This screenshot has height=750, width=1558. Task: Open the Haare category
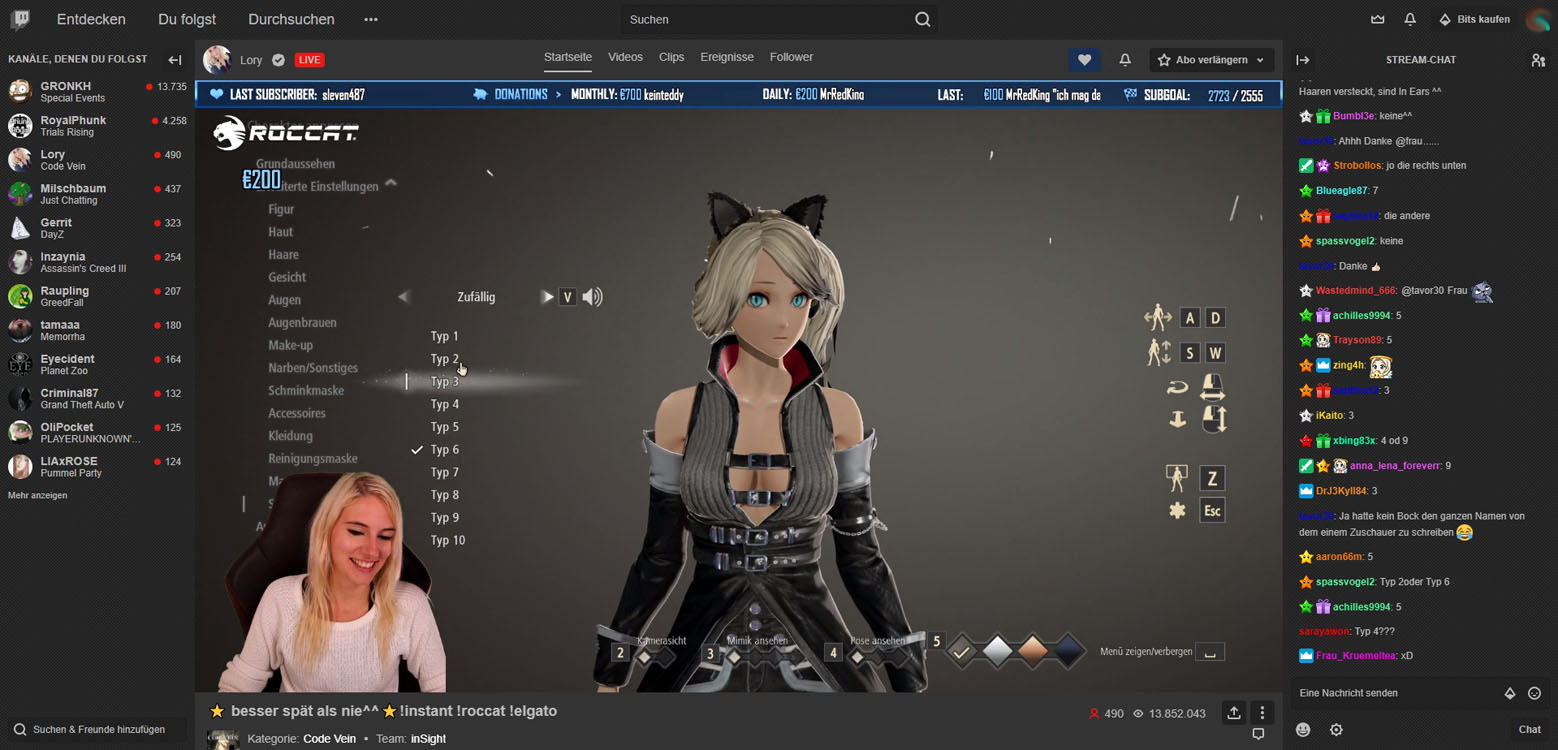[x=283, y=255]
